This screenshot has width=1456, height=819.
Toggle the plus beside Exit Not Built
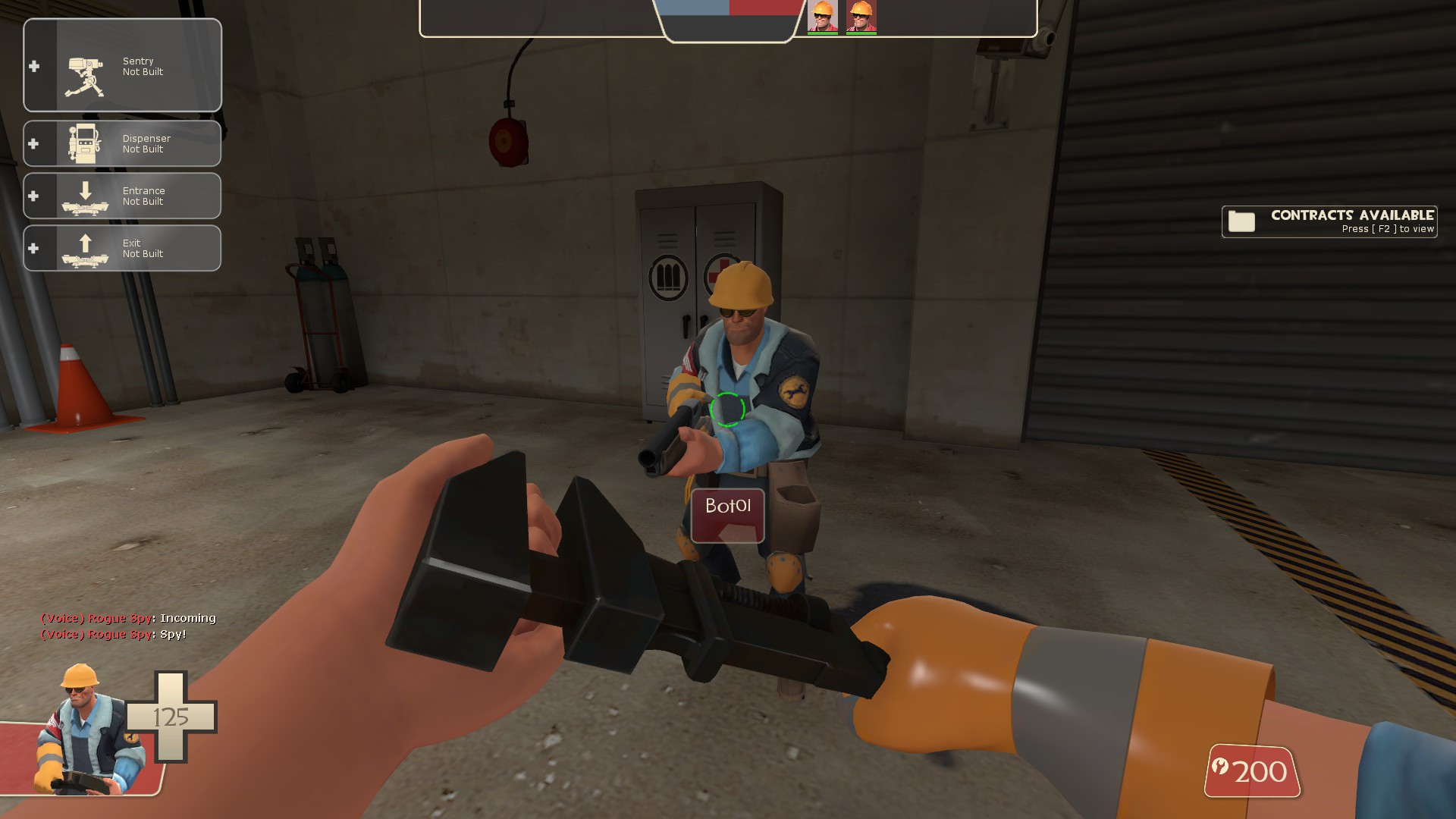point(33,248)
